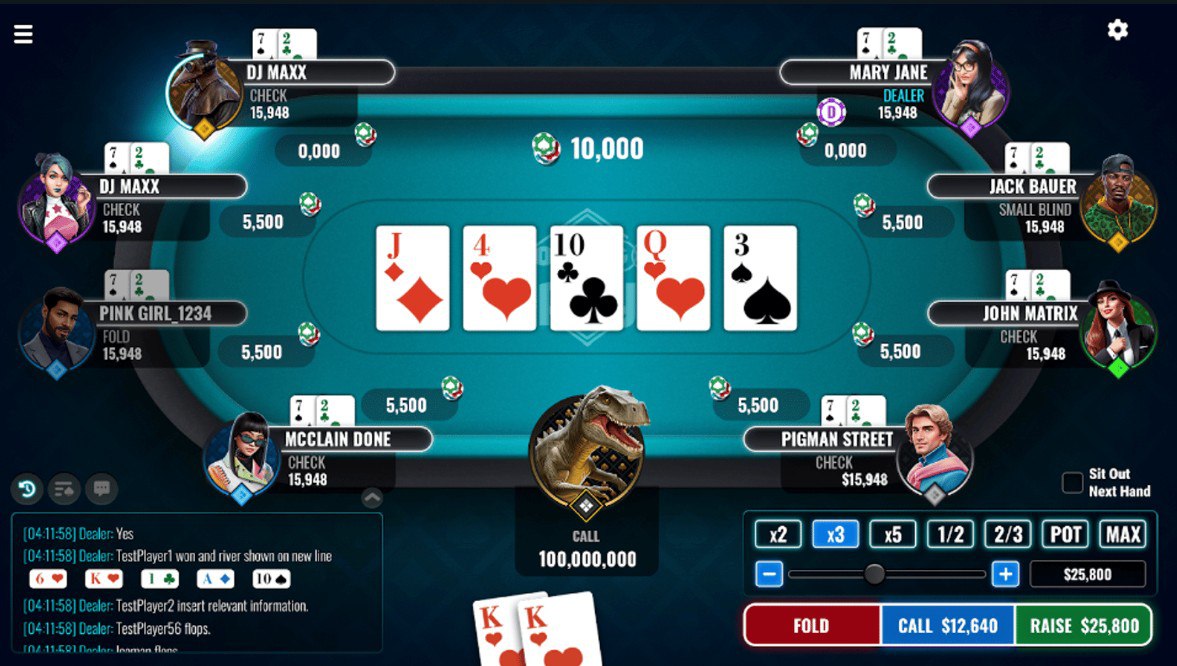This screenshot has width=1177, height=666.
Task: Open the hamburger menu
Action: pos(23,35)
